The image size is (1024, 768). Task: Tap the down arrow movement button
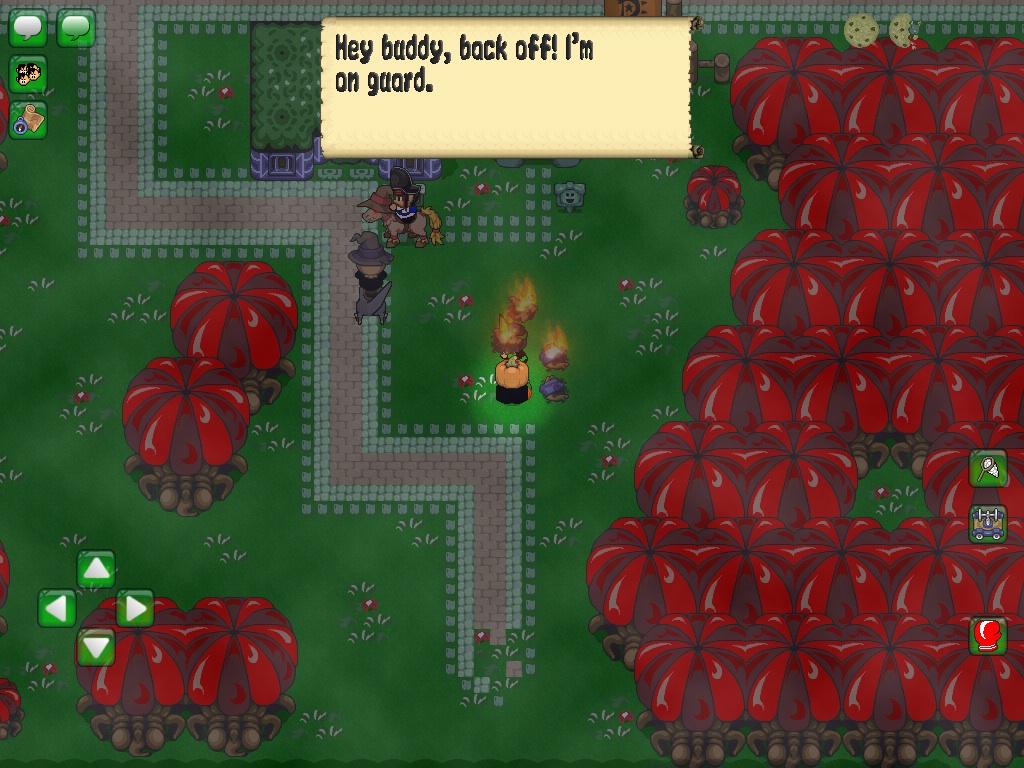click(x=96, y=647)
